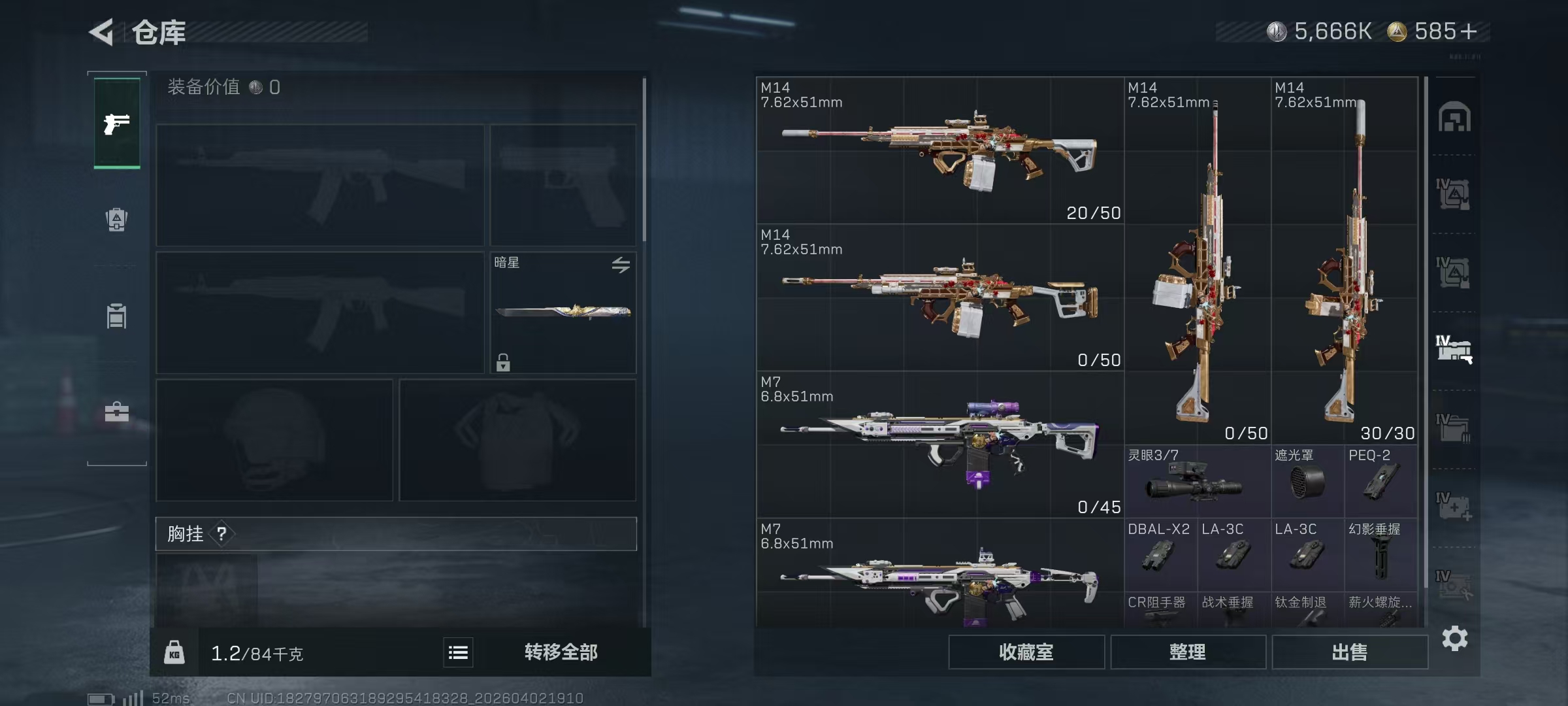The width and height of the screenshot is (1568, 706).
Task: Open warehouse settings gear icon
Action: (1455, 639)
